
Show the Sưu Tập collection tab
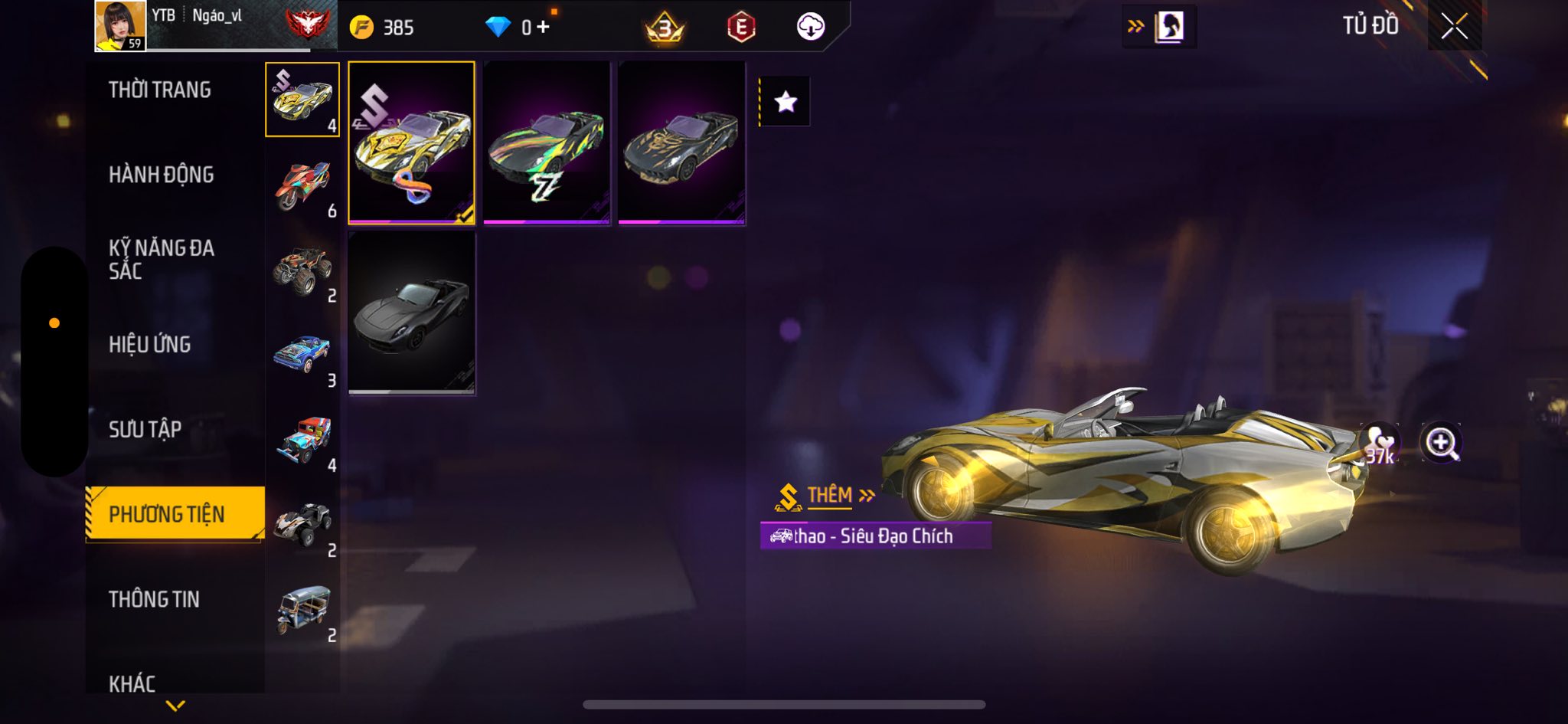pos(145,430)
